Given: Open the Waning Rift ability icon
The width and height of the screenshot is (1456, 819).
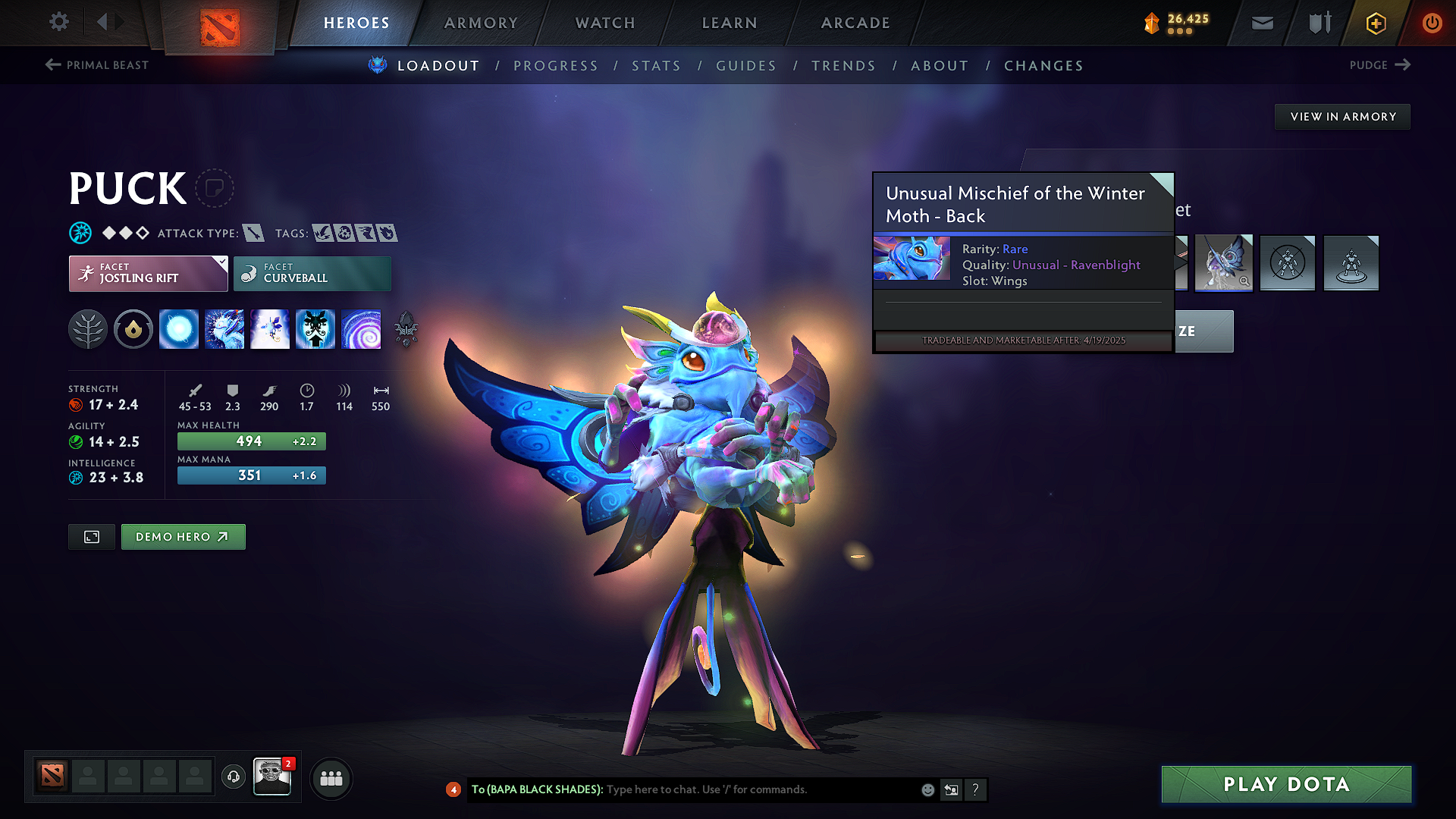Looking at the screenshot, I should tap(224, 328).
